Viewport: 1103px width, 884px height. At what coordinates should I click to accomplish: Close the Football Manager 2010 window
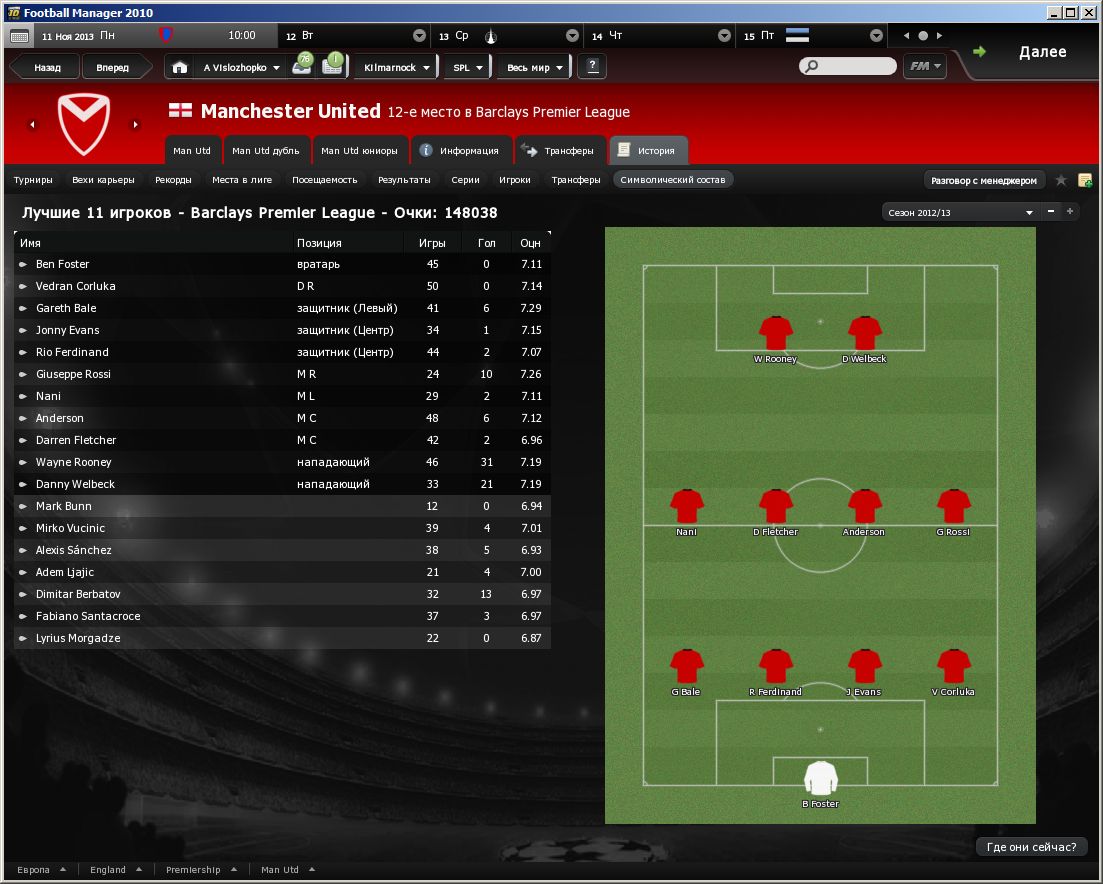tap(1089, 12)
